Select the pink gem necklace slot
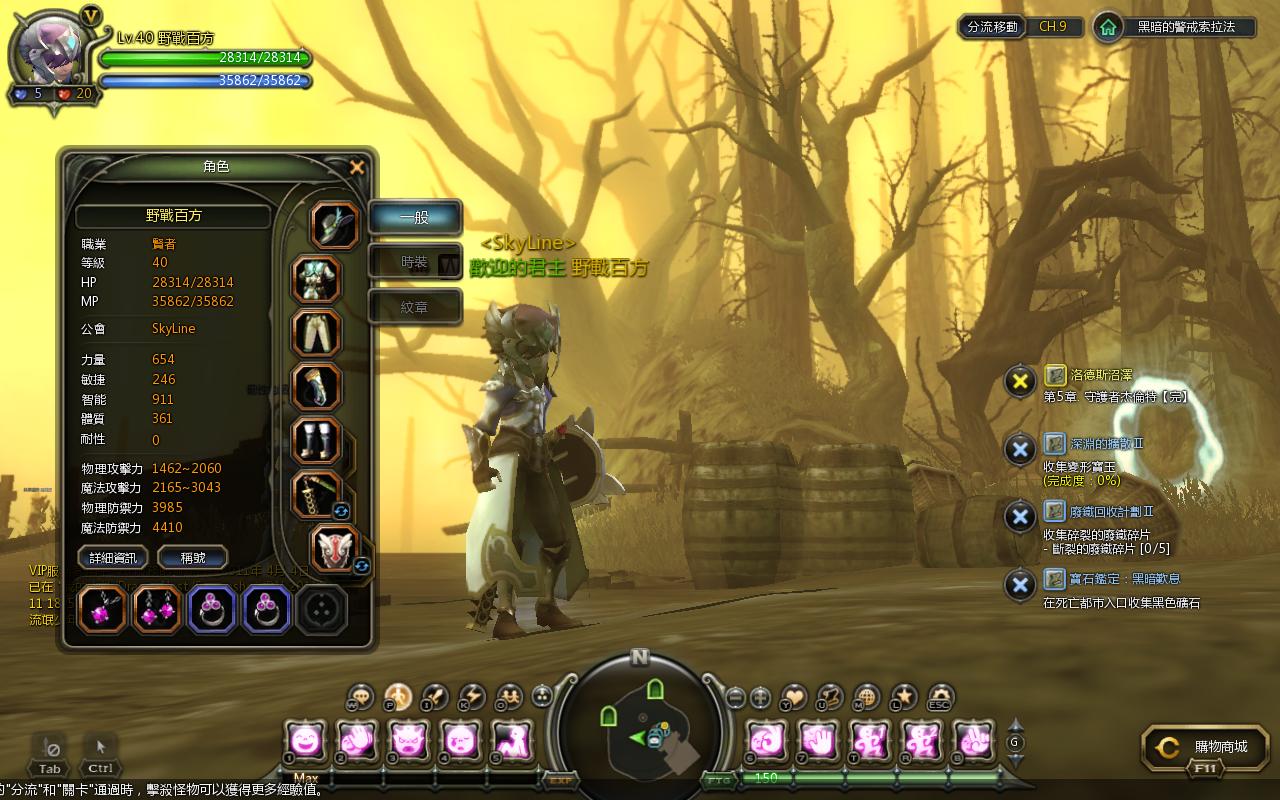This screenshot has width=1280, height=800. 101,609
